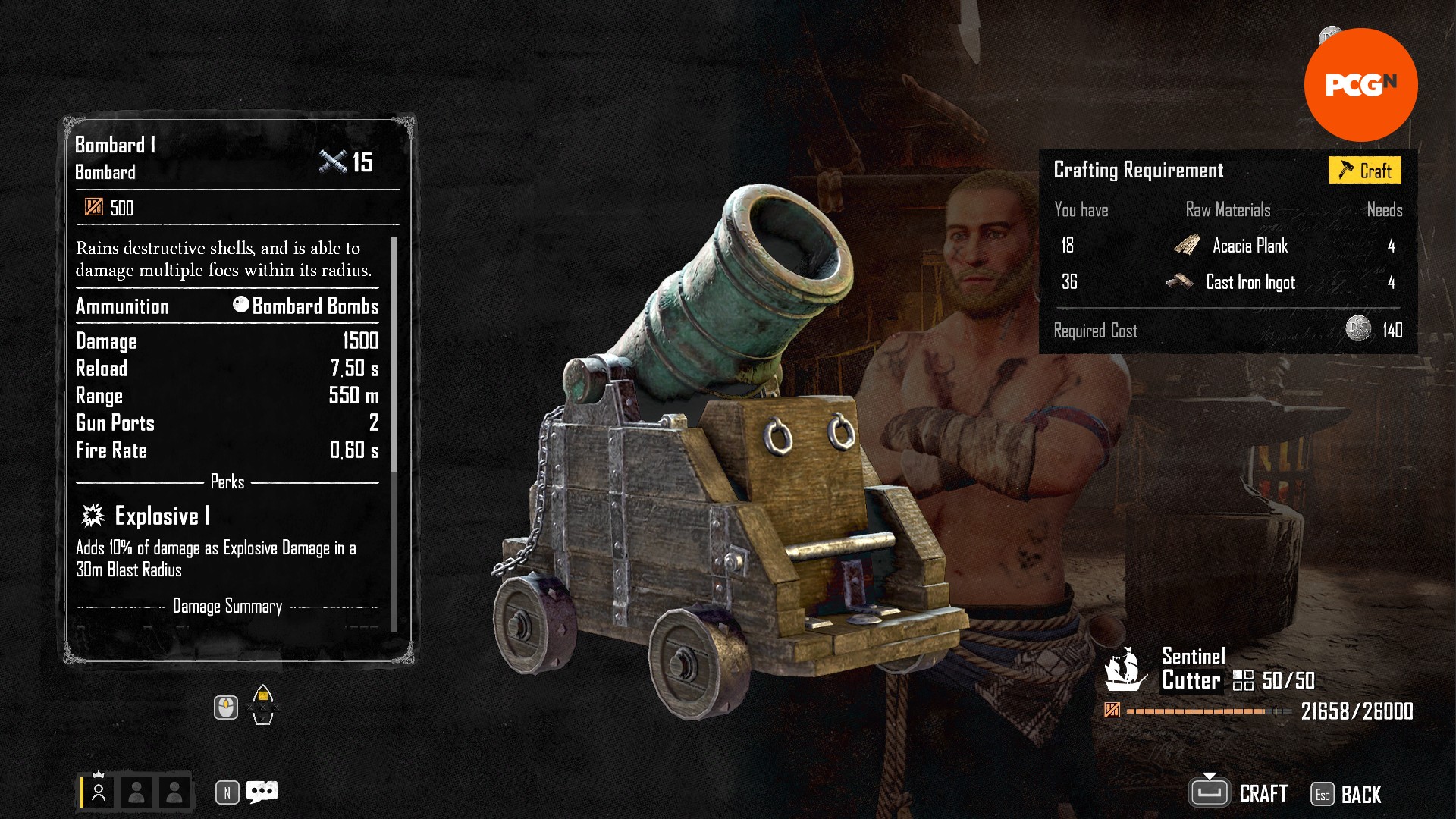This screenshot has height=819, width=1456.
Task: Click the yellow Craft button
Action: [x=1364, y=171]
